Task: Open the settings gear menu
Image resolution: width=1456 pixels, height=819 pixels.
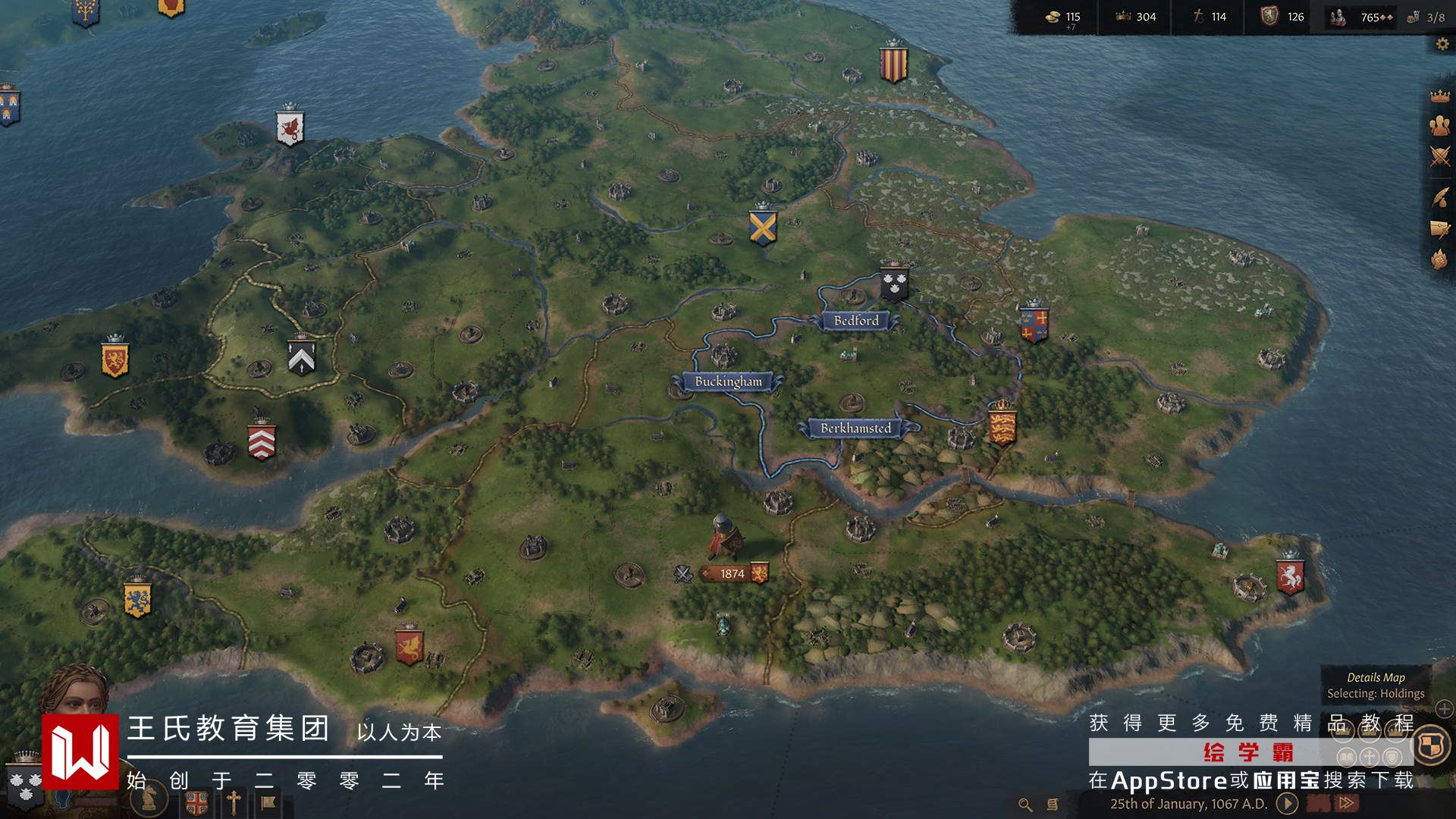Action: 1442,45
